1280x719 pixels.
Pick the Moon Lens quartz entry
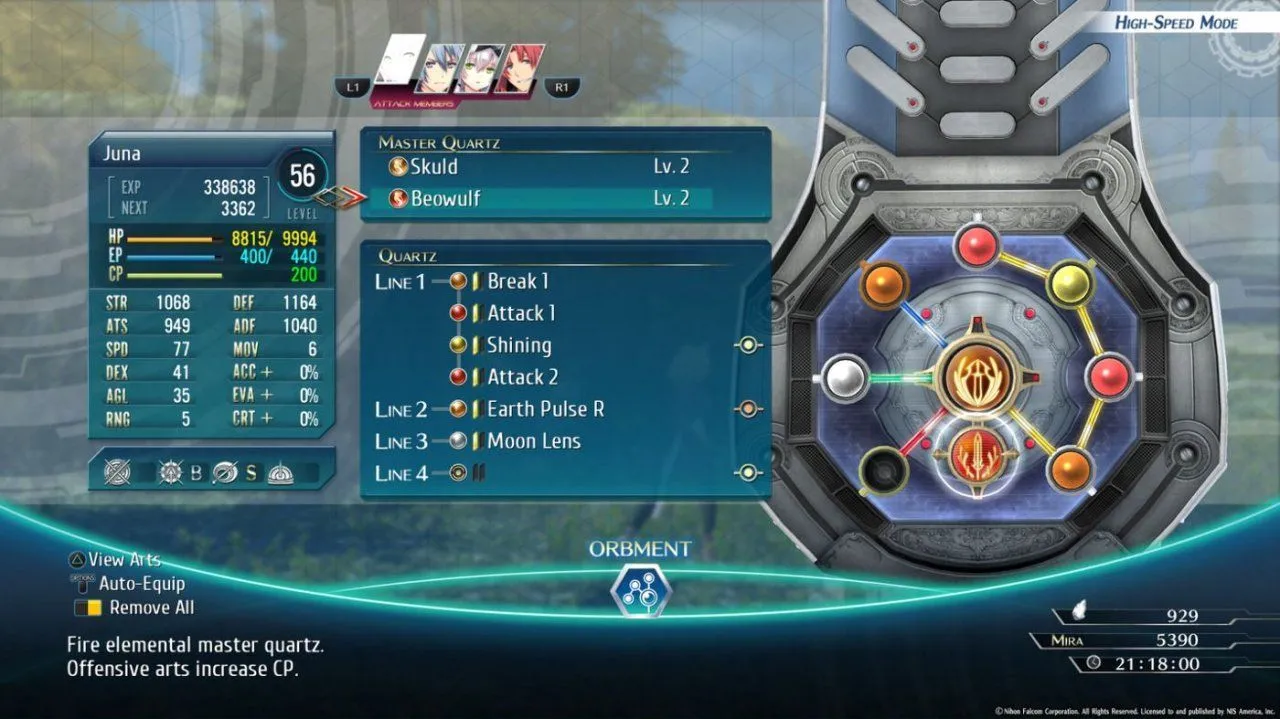(x=533, y=441)
